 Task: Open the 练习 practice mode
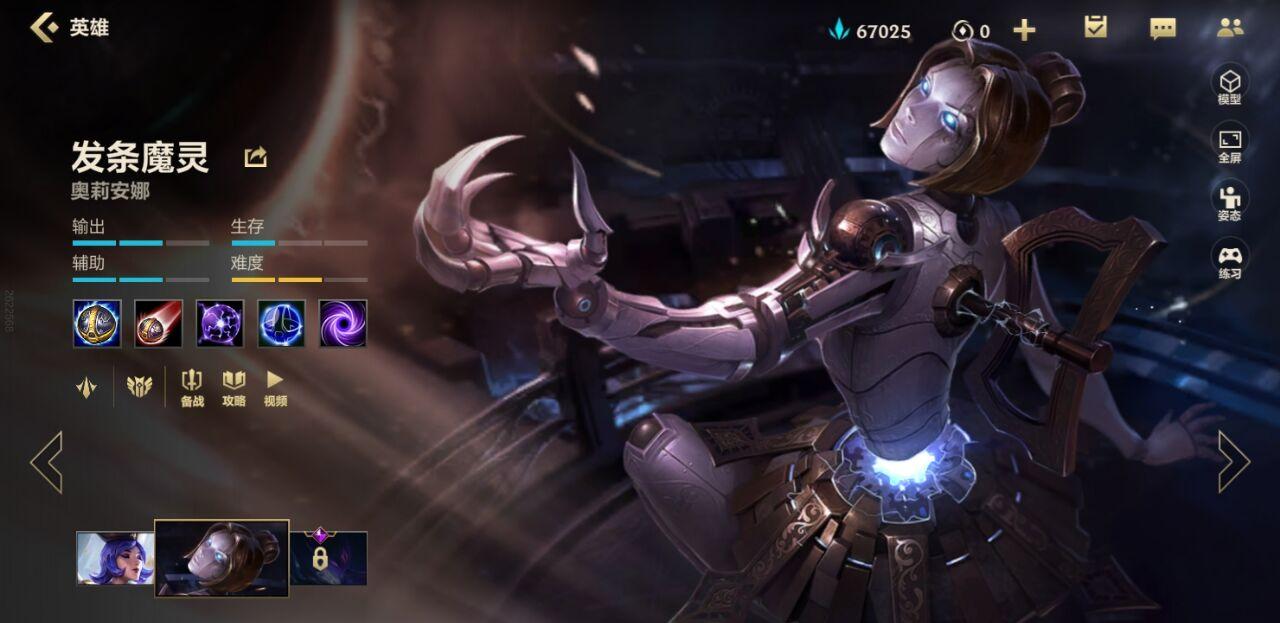pyautogui.click(x=1229, y=260)
